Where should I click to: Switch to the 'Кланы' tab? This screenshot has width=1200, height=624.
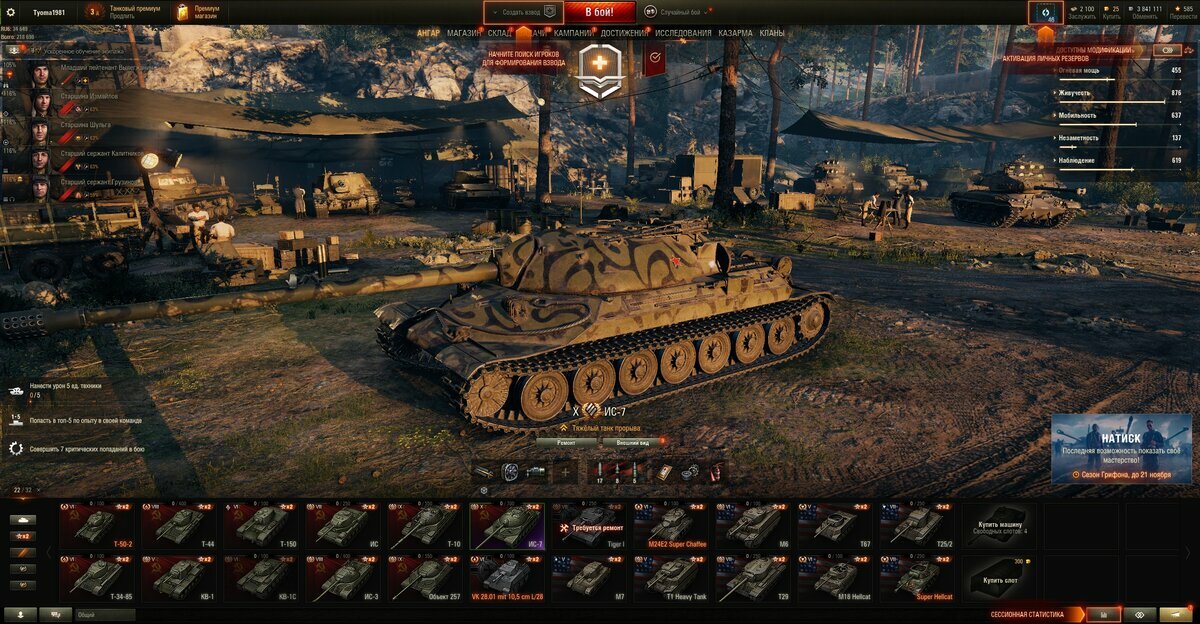pyautogui.click(x=772, y=33)
